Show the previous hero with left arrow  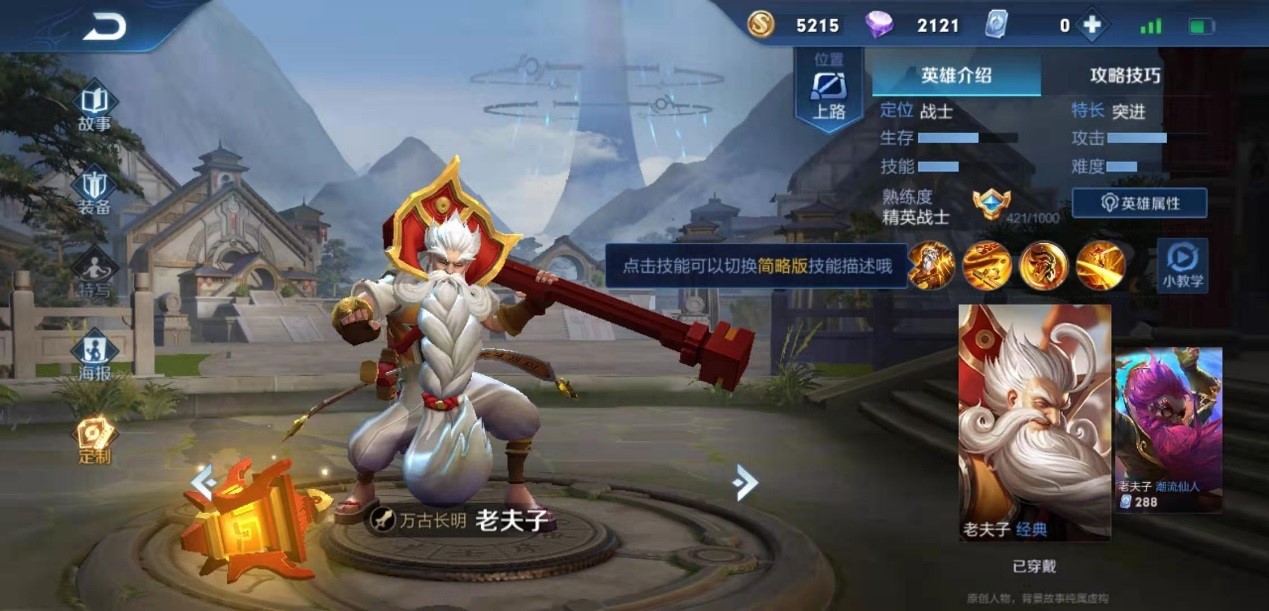(203, 483)
